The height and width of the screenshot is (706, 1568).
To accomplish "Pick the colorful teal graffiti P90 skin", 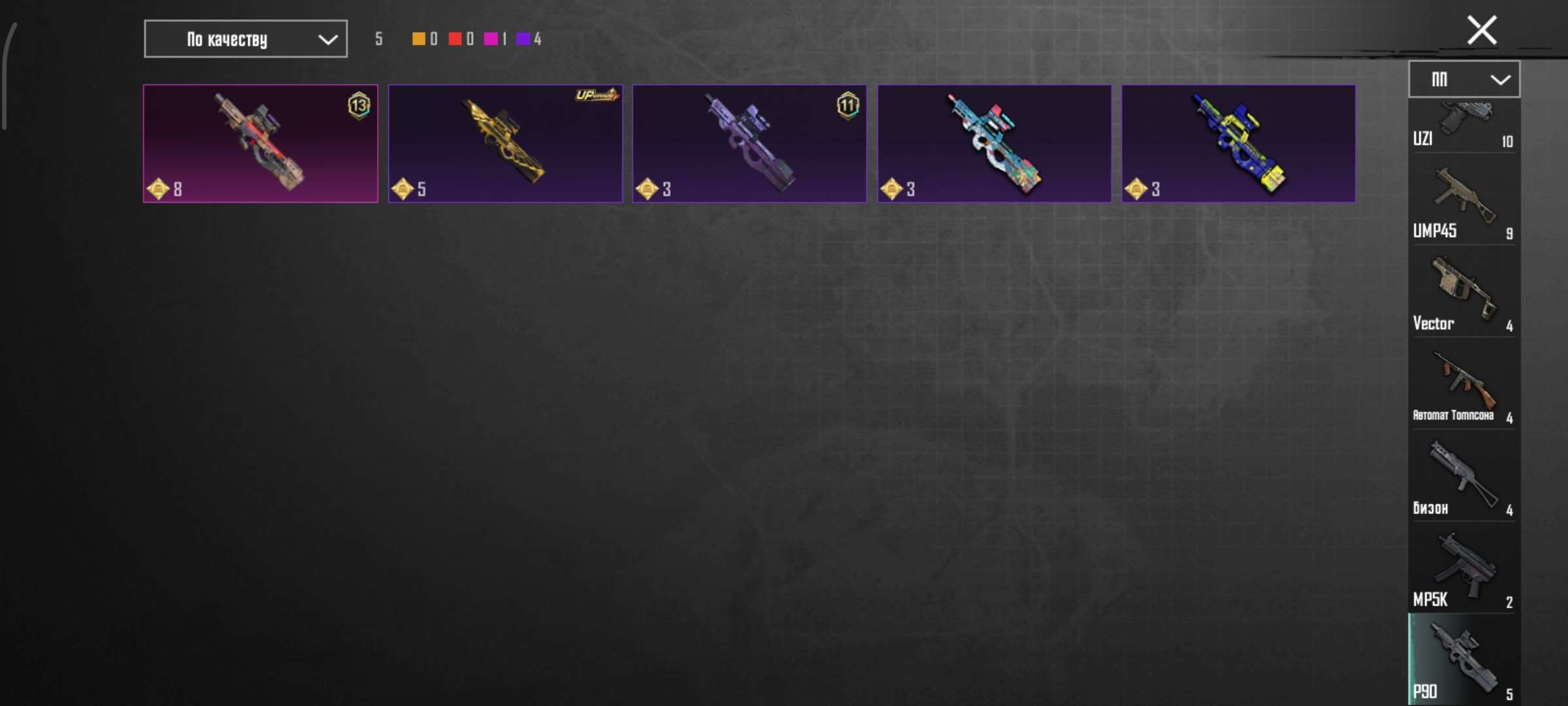I will pos(994,144).
